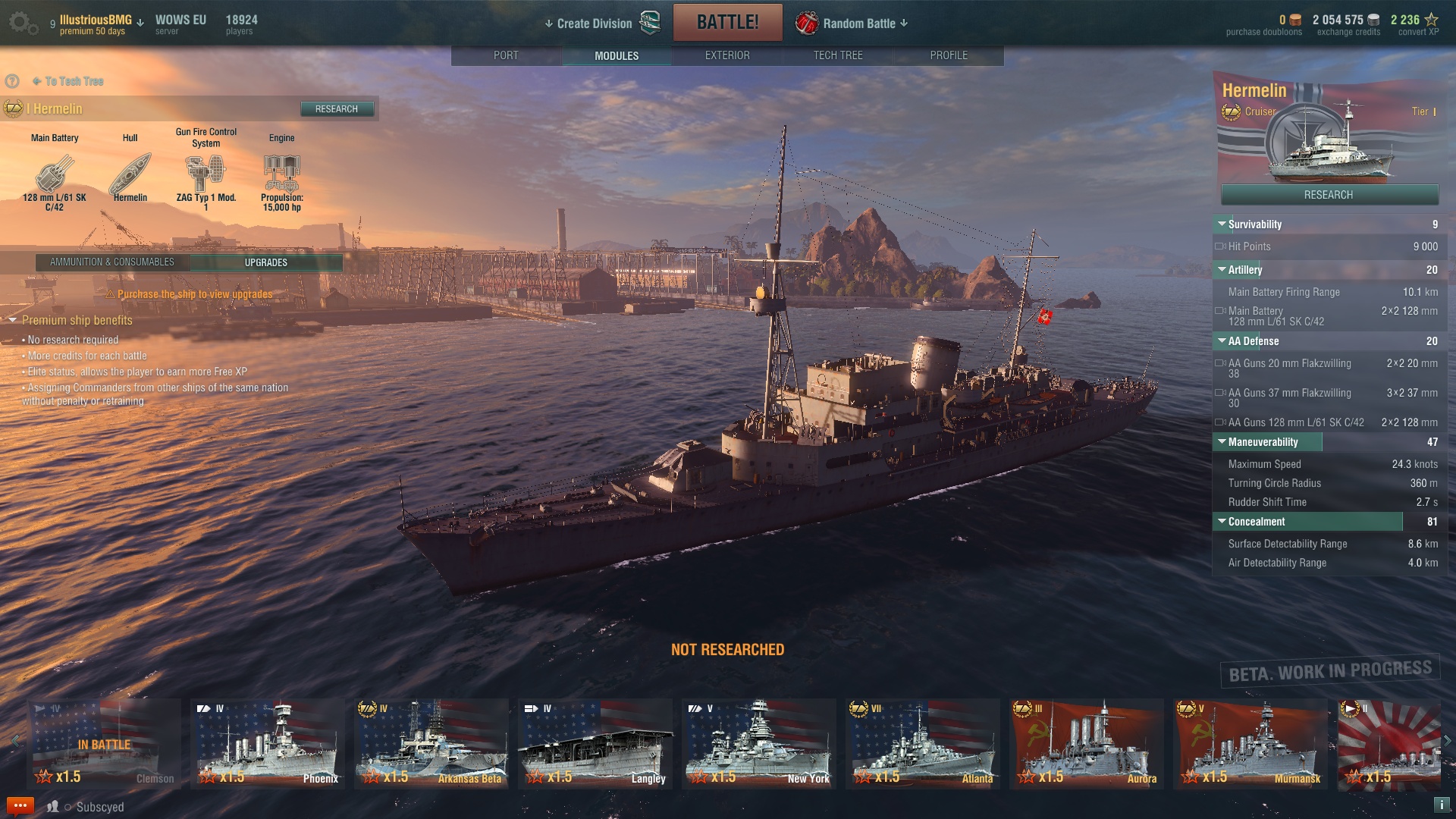Select the Propulsion 15,000 hp engine module
1456x819 pixels.
tap(281, 174)
